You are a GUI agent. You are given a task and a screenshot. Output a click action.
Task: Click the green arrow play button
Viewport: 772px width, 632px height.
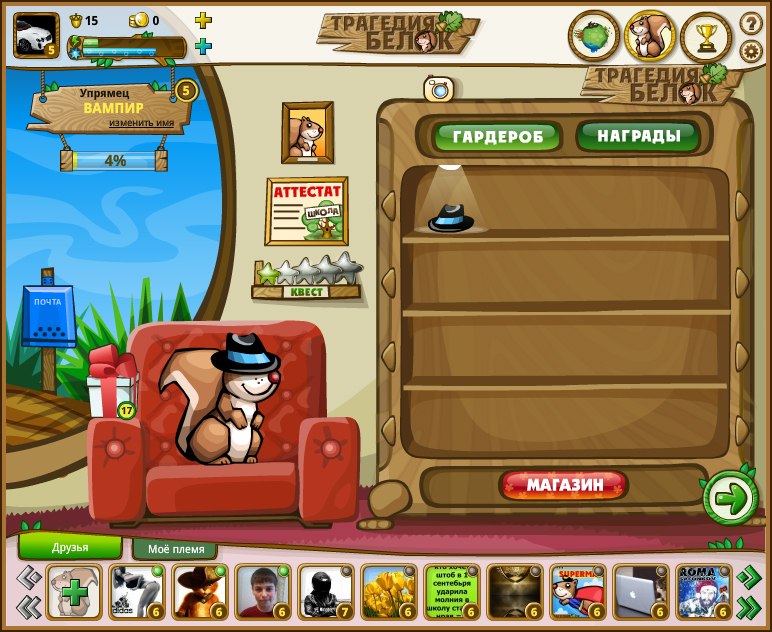click(x=731, y=497)
